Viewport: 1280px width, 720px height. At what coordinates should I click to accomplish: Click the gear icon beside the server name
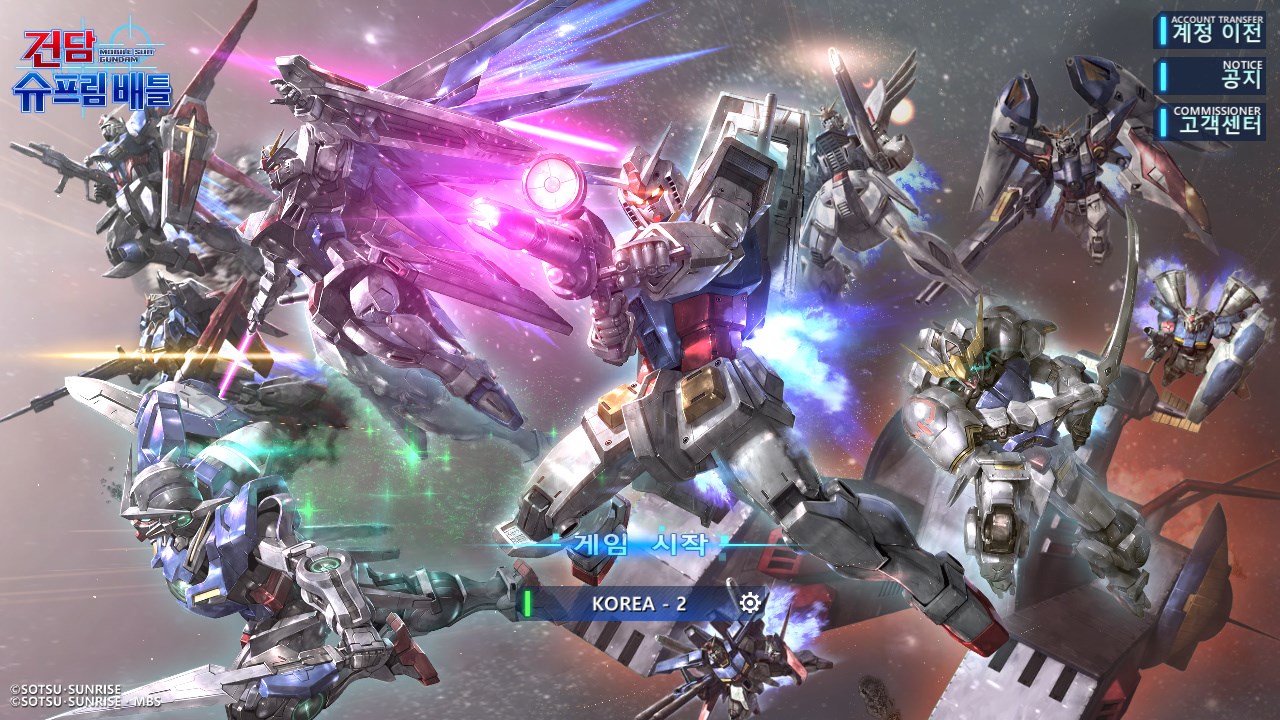pyautogui.click(x=750, y=602)
